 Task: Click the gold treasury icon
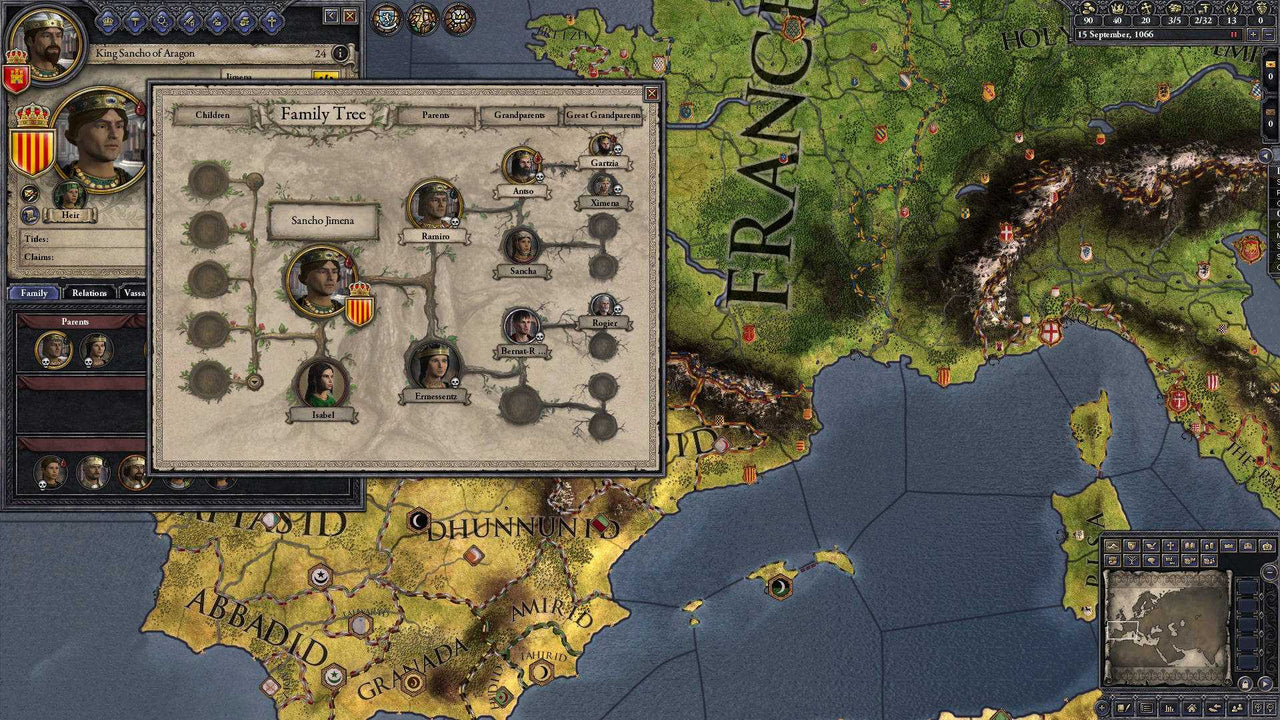[x=1088, y=9]
